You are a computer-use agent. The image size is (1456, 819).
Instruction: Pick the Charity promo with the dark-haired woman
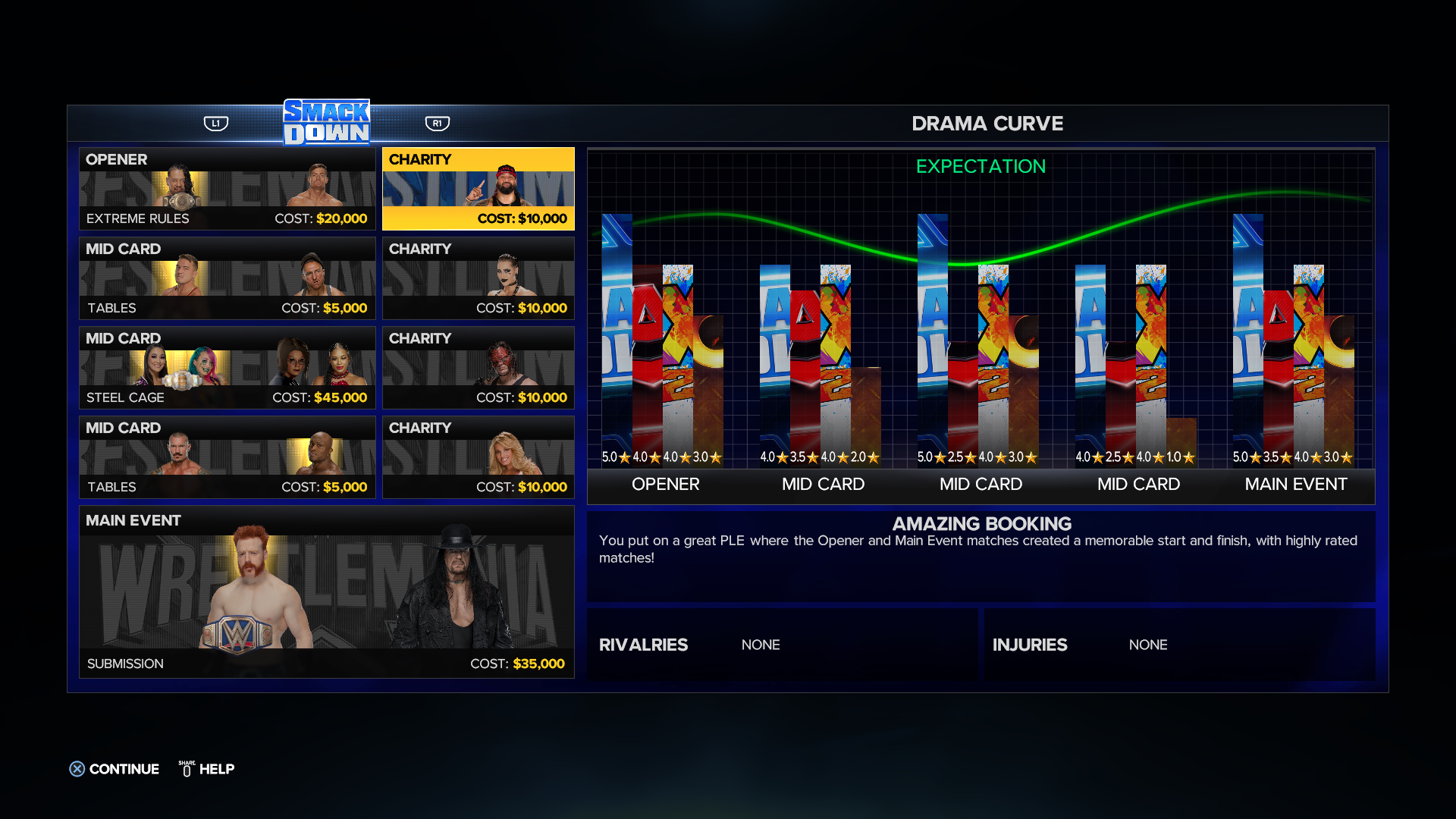479,278
